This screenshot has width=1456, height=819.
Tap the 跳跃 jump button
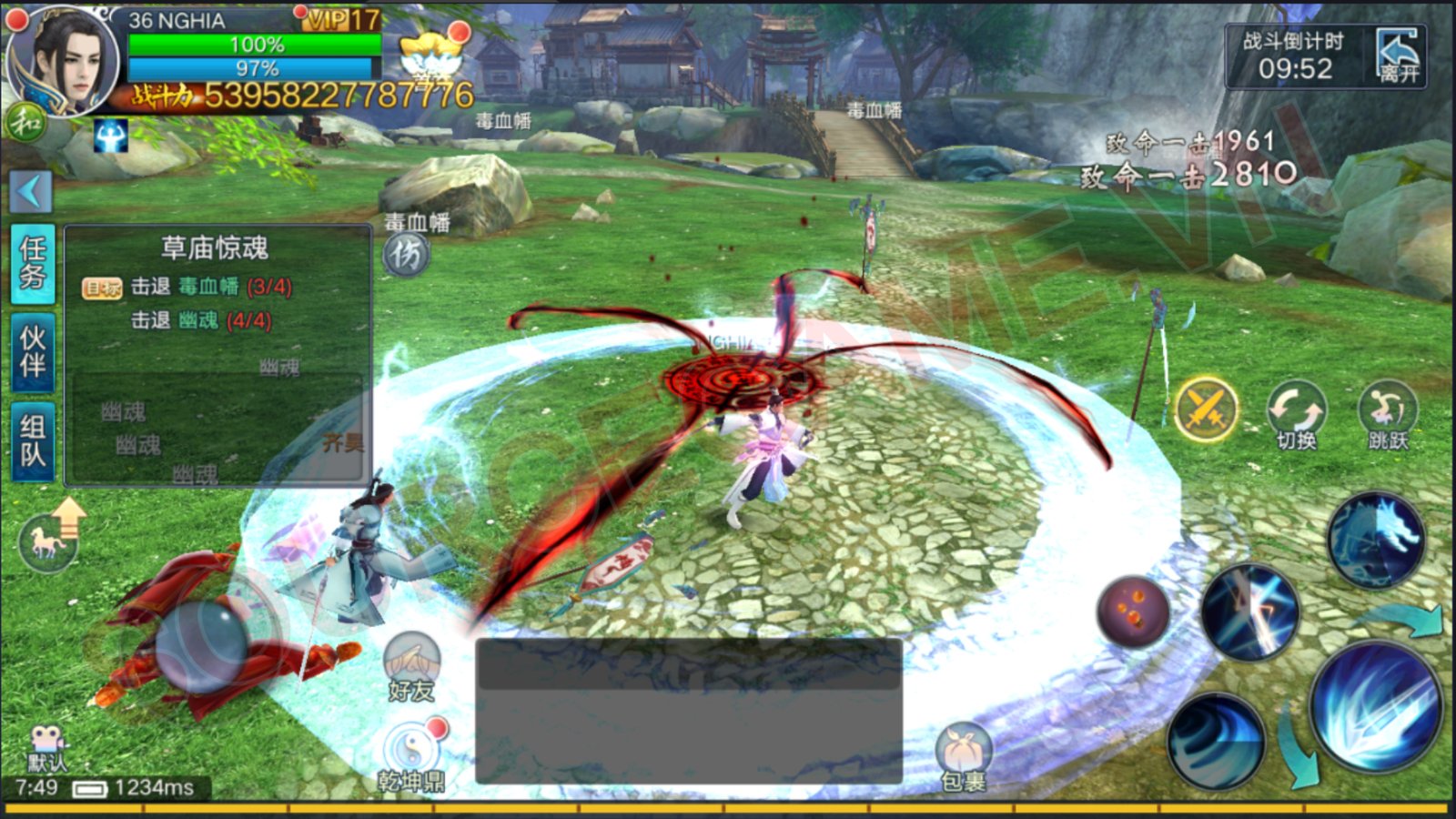pyautogui.click(x=1387, y=414)
